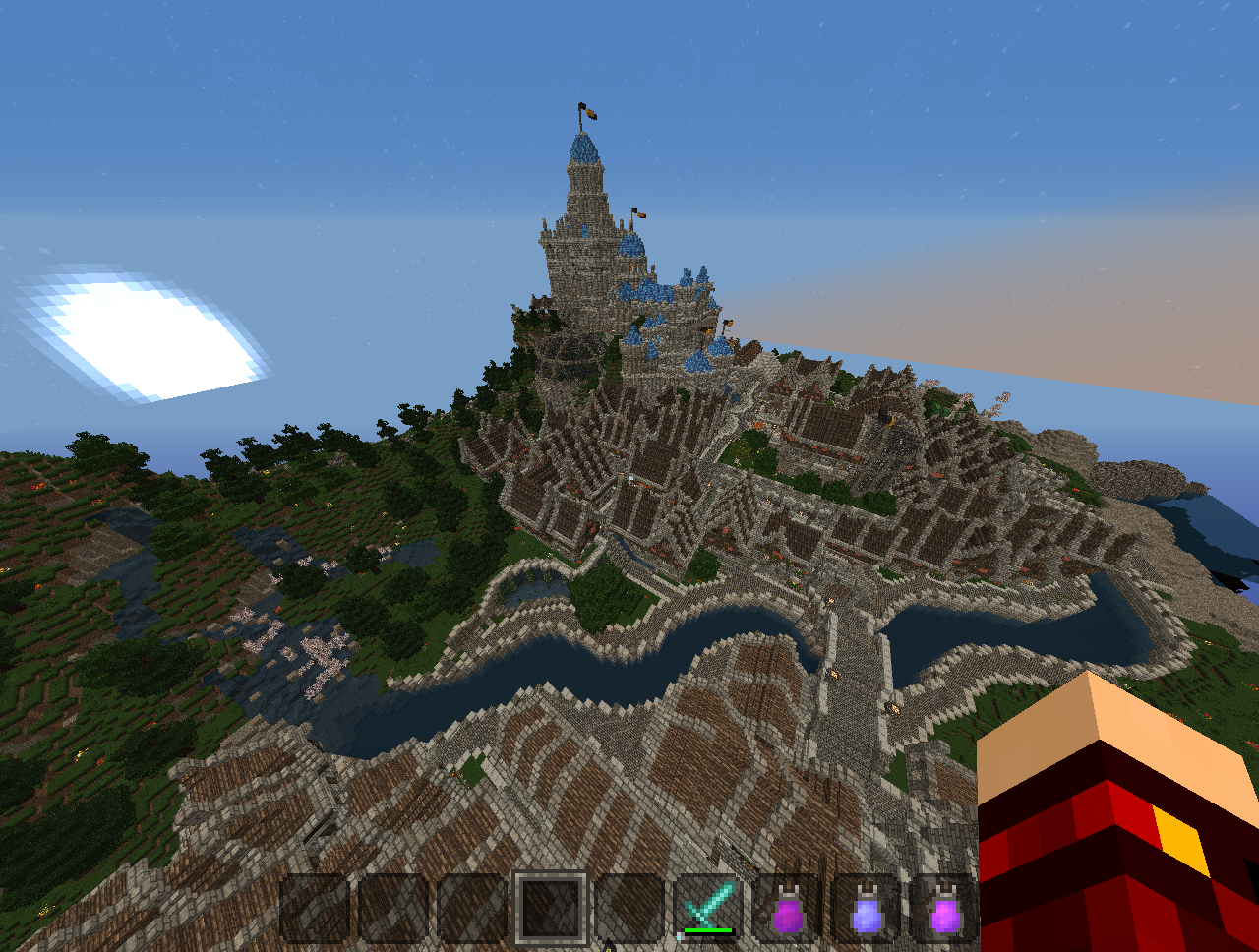Choose the blue potion in the hotbar
1259x952 pixels.
pyautogui.click(x=867, y=909)
